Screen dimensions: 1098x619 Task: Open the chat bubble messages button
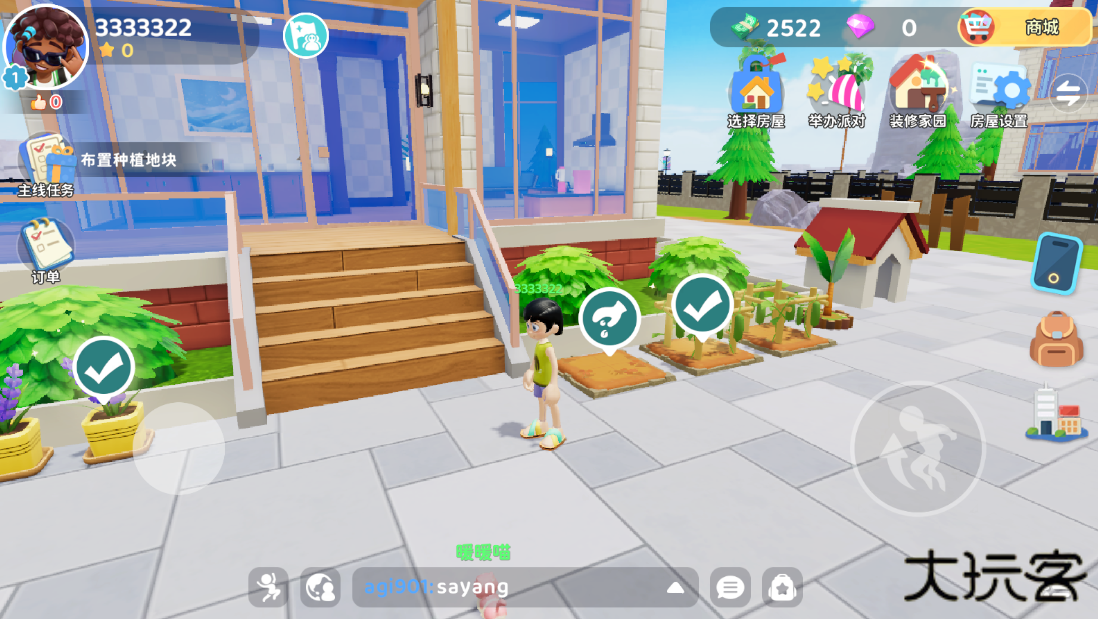point(730,587)
